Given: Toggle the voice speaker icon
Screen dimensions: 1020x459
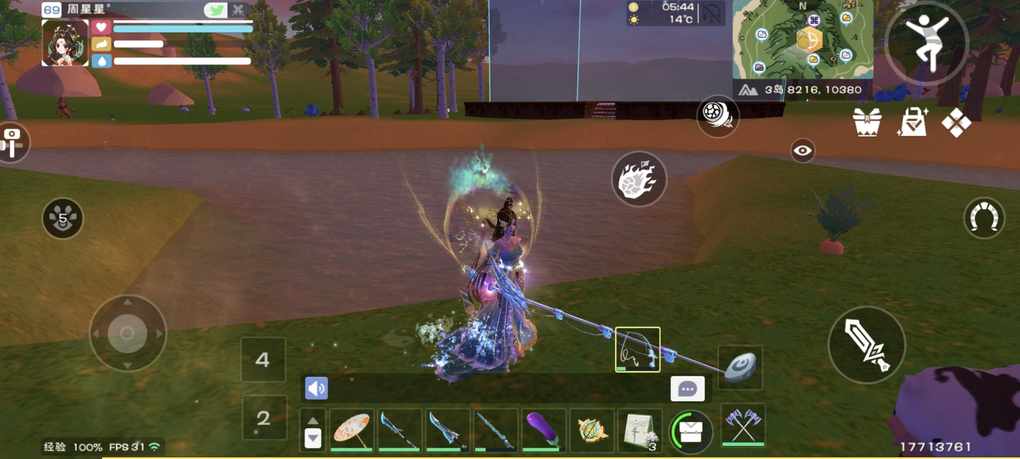Looking at the screenshot, I should point(316,388).
